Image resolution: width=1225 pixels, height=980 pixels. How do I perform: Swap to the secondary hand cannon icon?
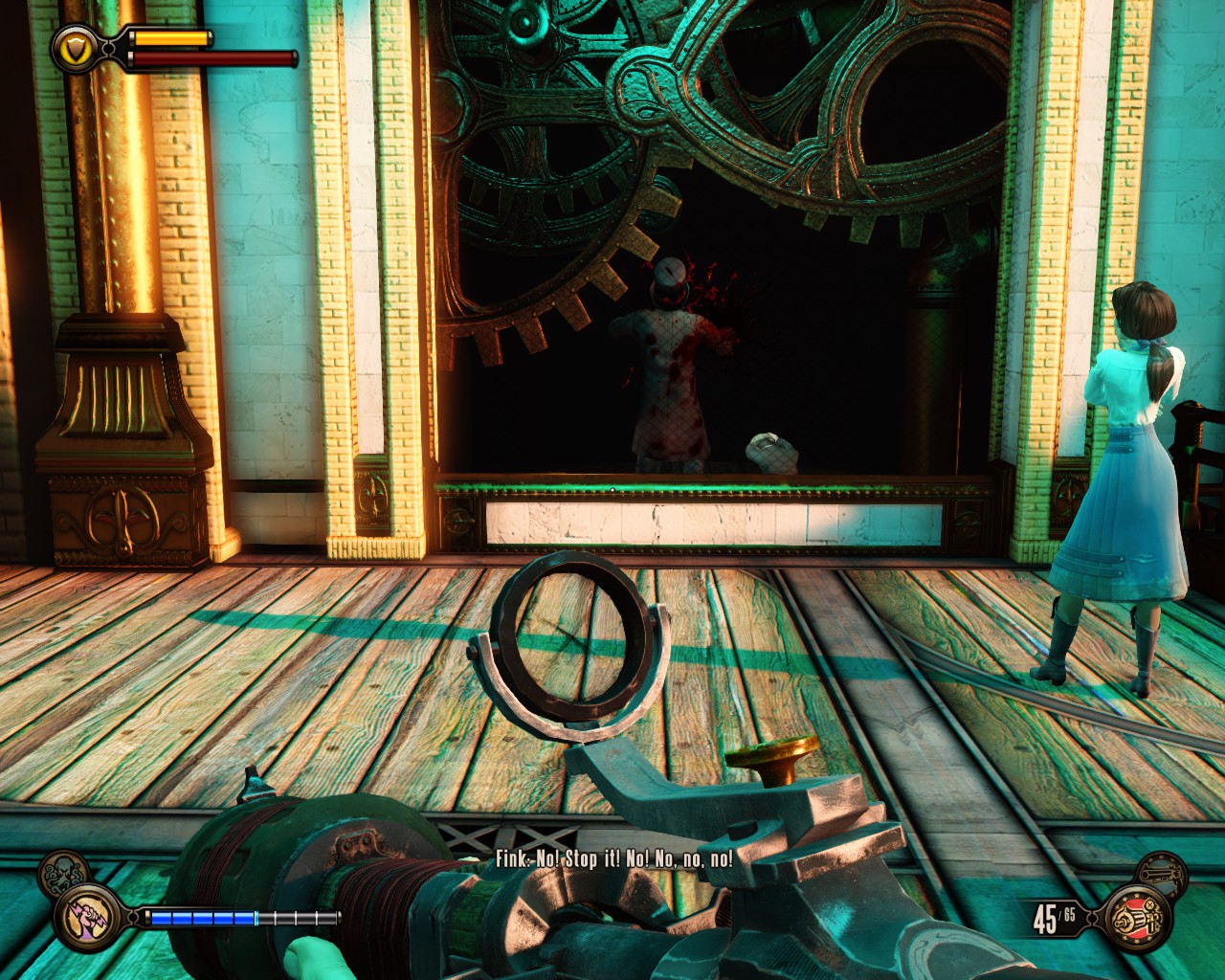[1163, 873]
